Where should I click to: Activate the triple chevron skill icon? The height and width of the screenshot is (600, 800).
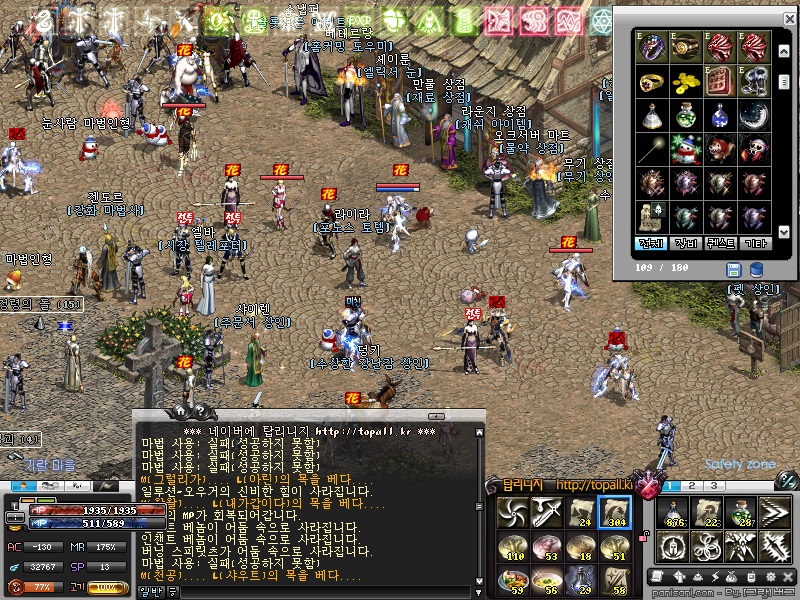click(x=775, y=512)
